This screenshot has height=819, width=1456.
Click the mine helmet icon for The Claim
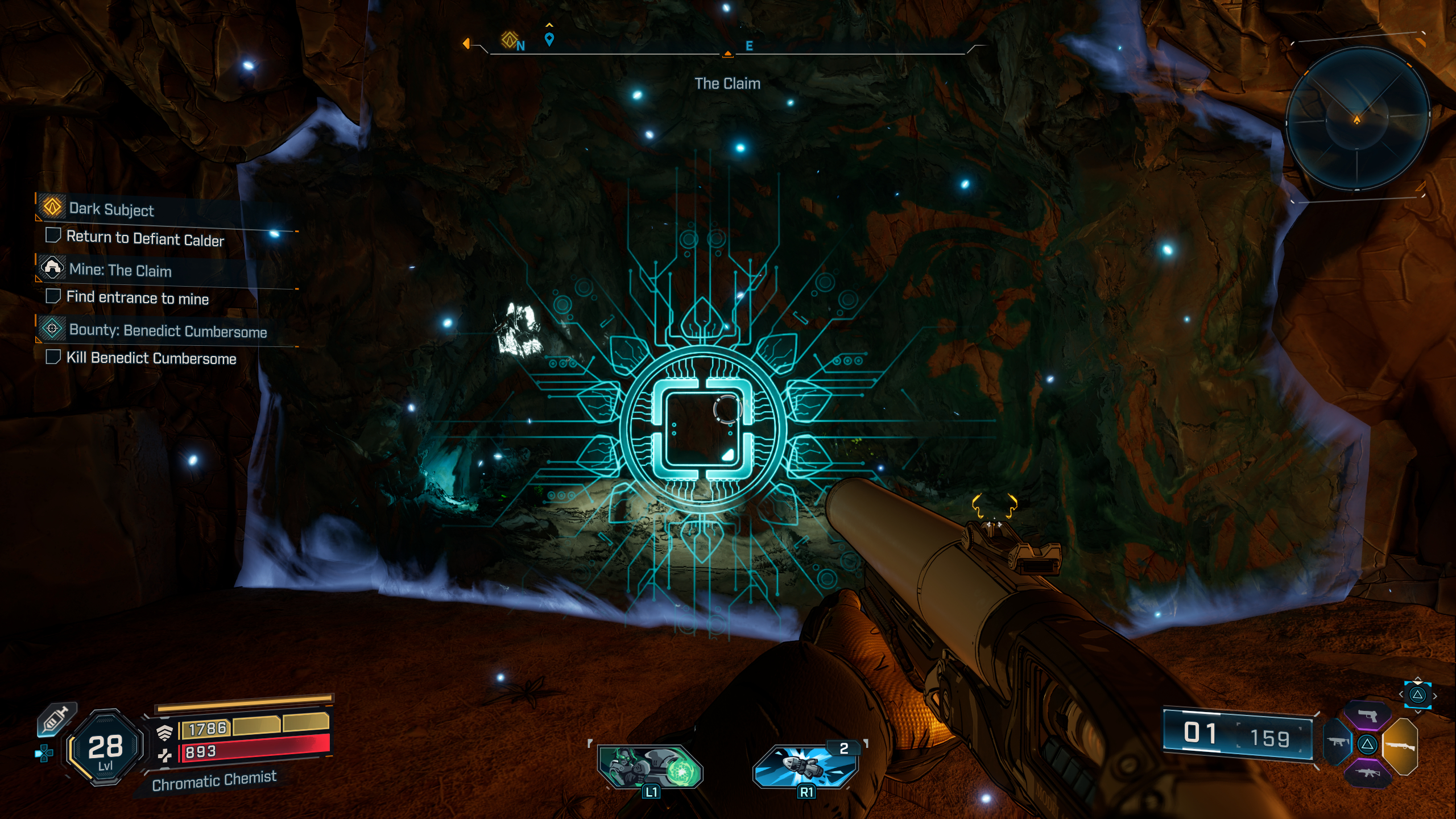53,270
